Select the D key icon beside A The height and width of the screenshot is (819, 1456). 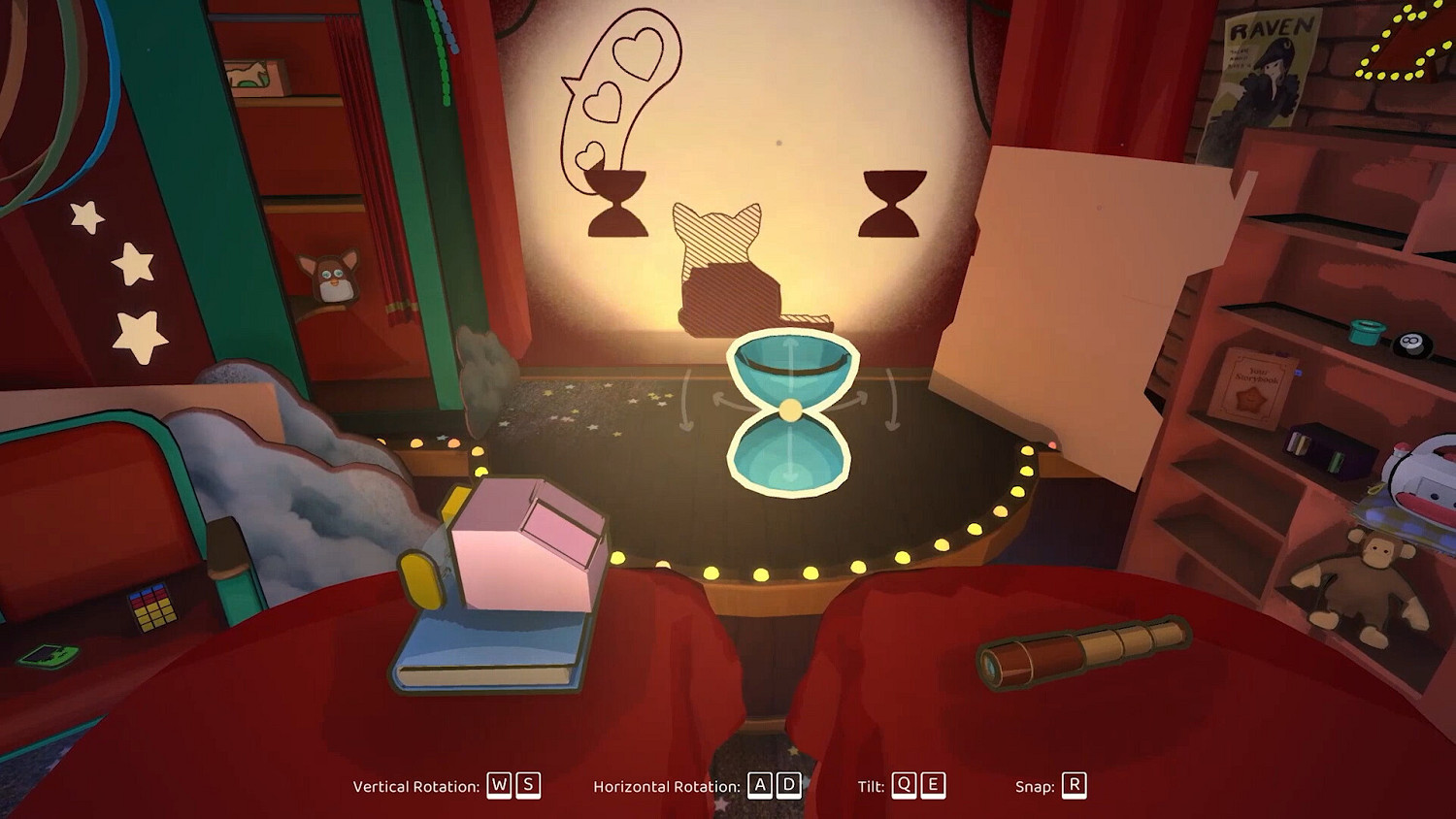pyautogui.click(x=790, y=786)
